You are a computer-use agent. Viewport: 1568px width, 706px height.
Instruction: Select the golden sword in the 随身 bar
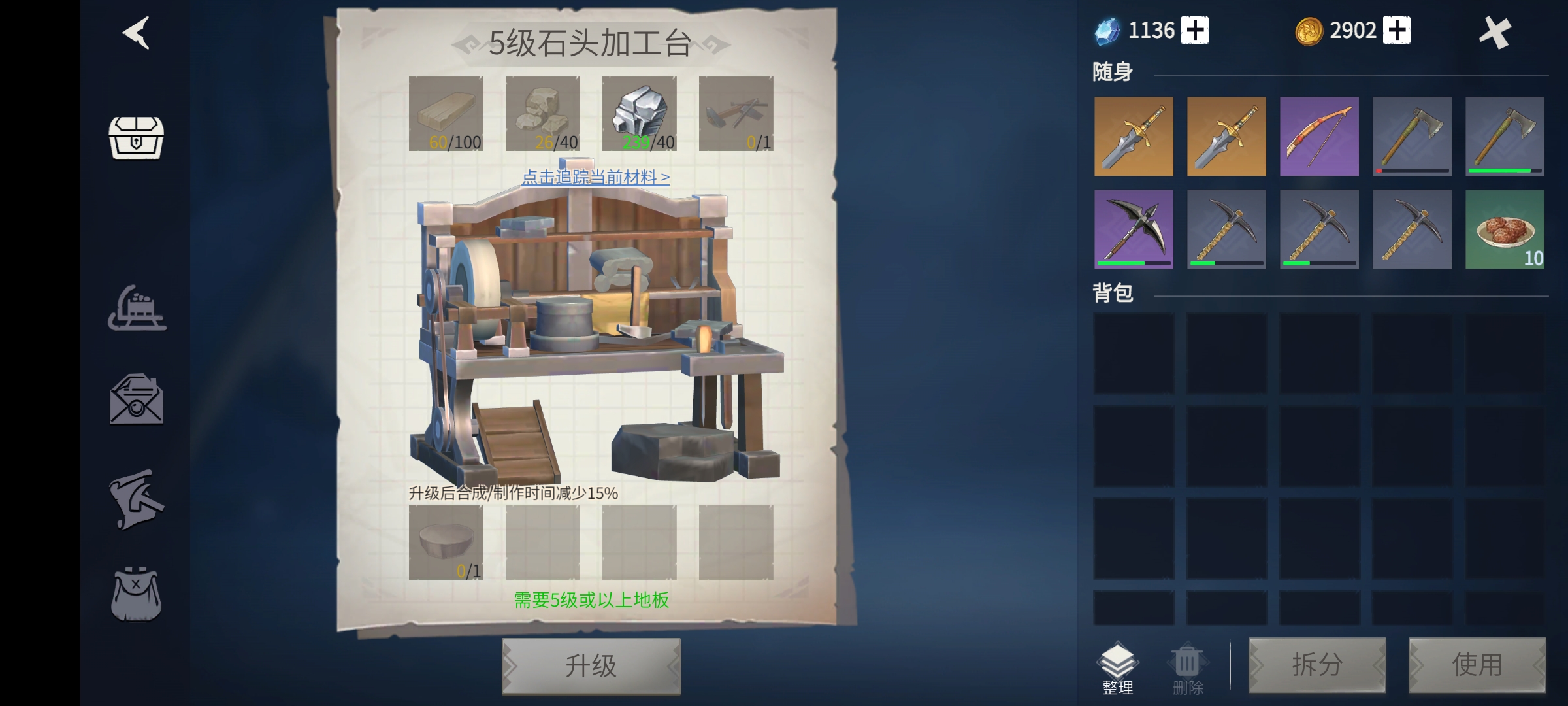[x=1134, y=137]
